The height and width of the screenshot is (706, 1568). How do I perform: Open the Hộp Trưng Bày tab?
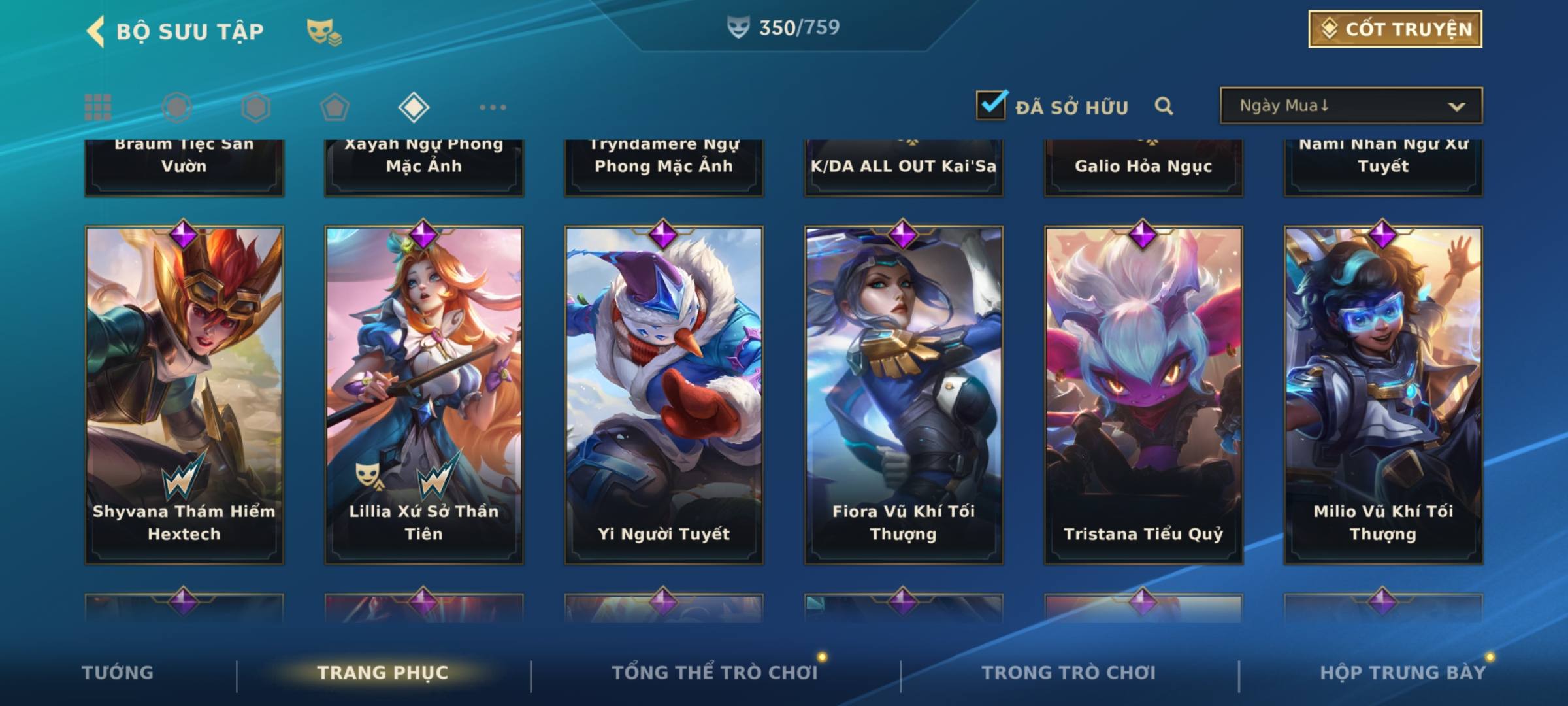click(1403, 673)
